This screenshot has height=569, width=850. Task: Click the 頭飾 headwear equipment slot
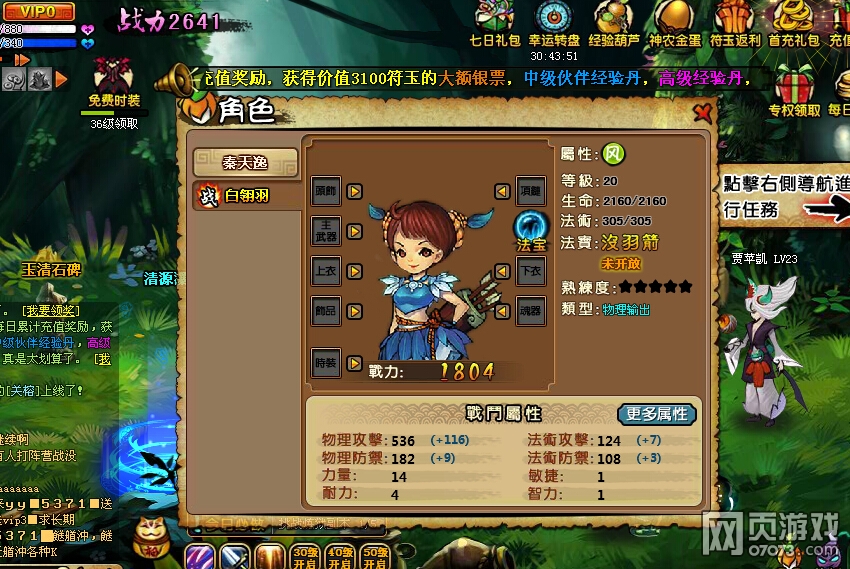(327, 190)
